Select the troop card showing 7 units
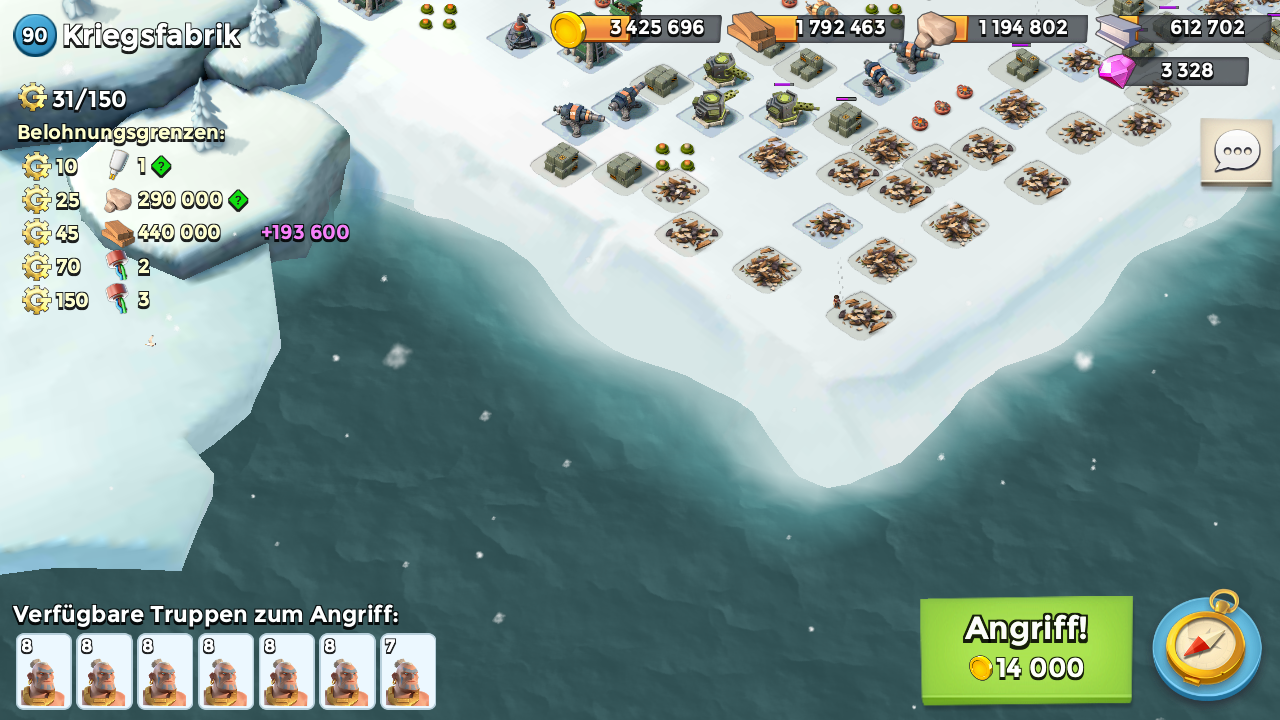The width and height of the screenshot is (1280, 720). (408, 671)
